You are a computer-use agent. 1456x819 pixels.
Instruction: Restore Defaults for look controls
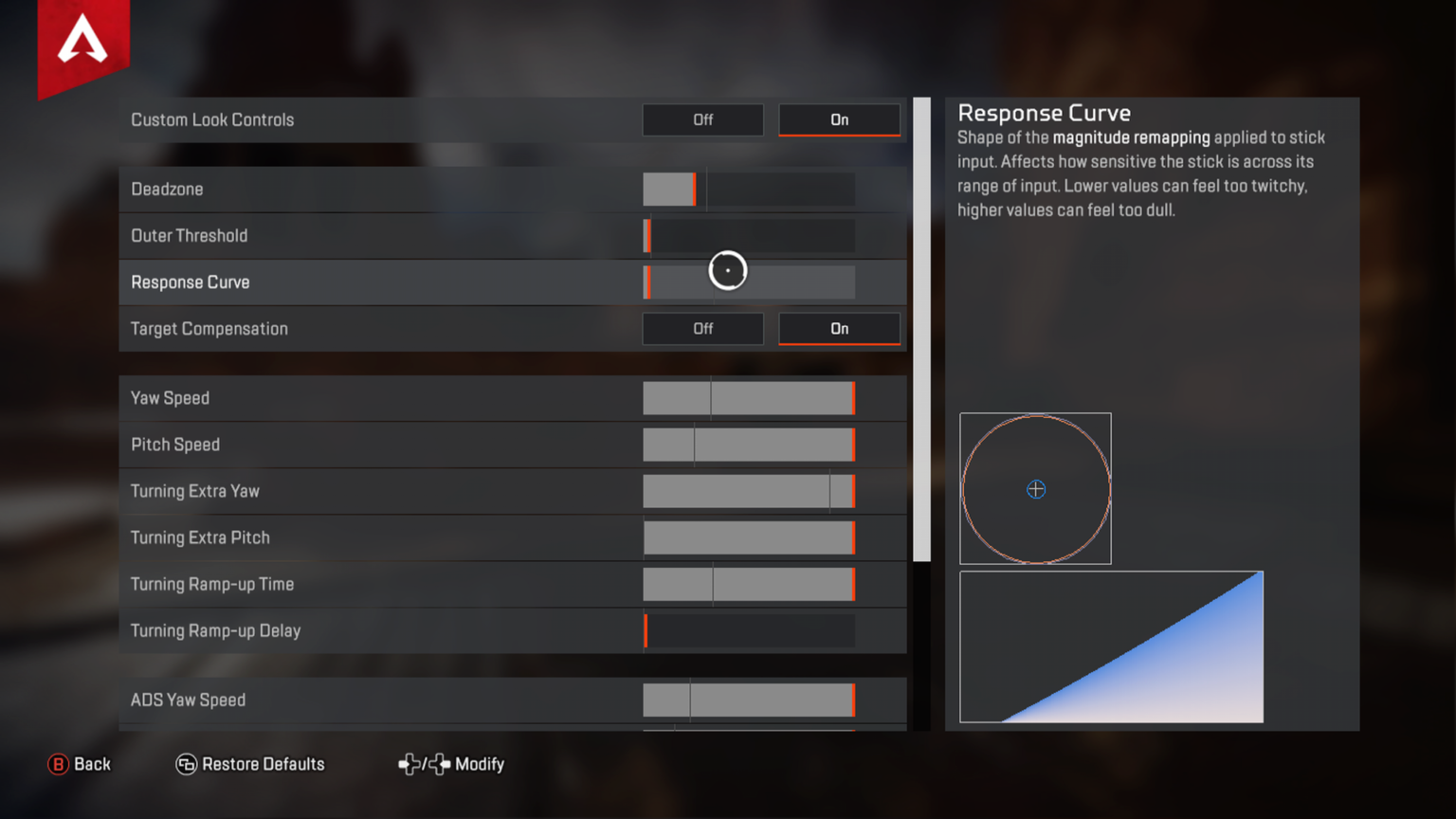click(x=250, y=764)
